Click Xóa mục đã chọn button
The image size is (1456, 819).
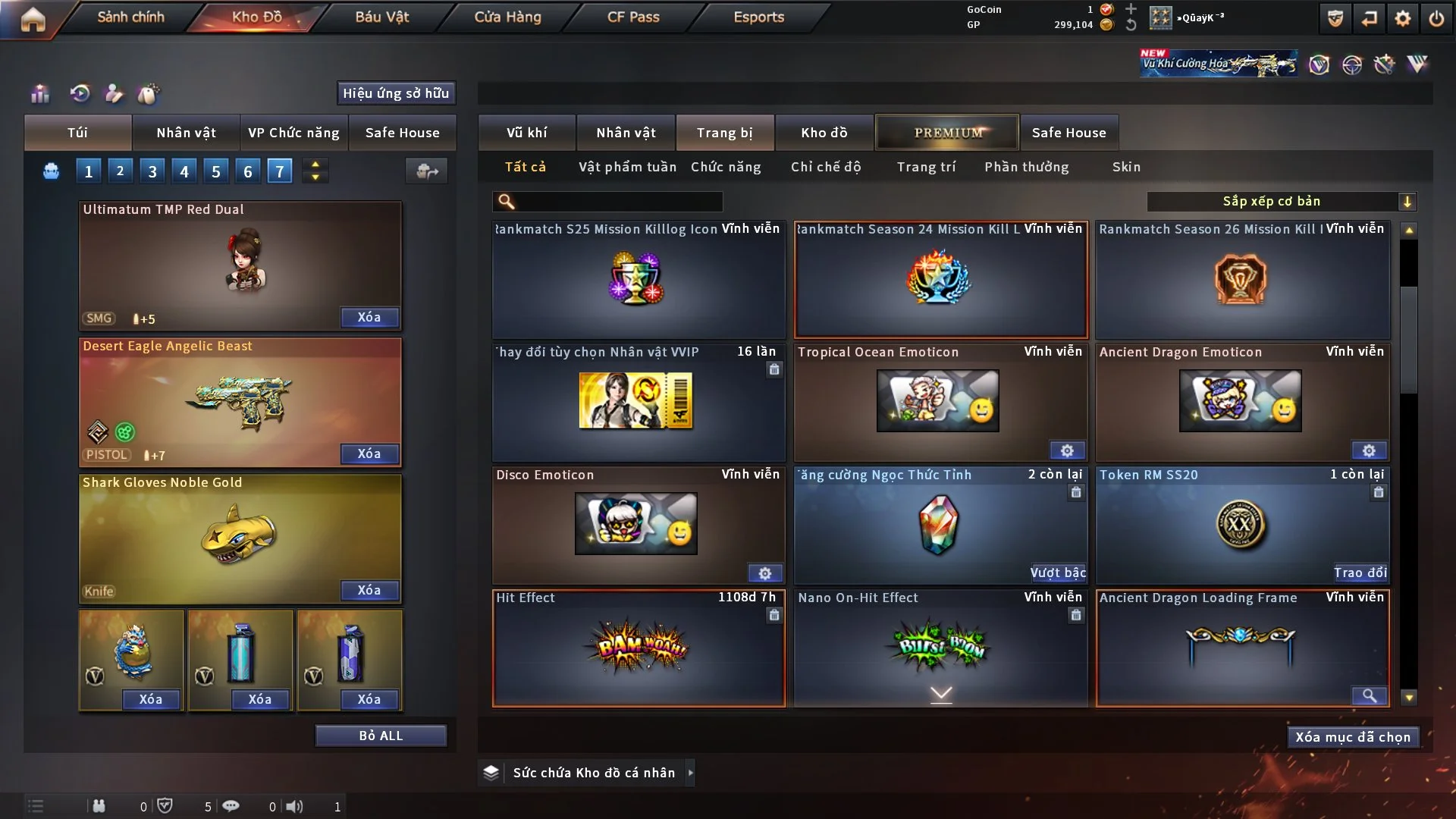(1353, 737)
